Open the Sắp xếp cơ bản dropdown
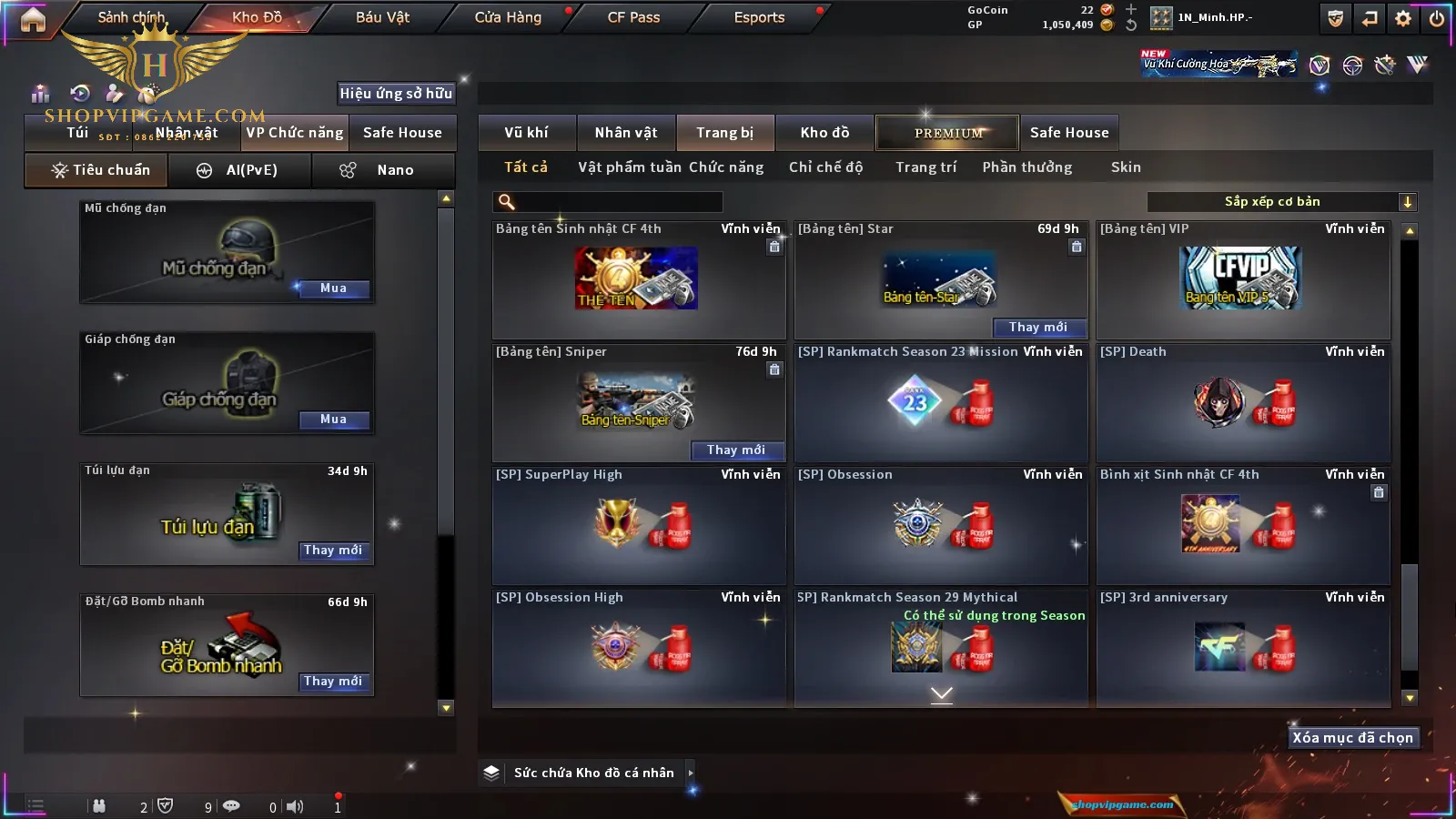This screenshot has width=1456, height=819. 1281,202
